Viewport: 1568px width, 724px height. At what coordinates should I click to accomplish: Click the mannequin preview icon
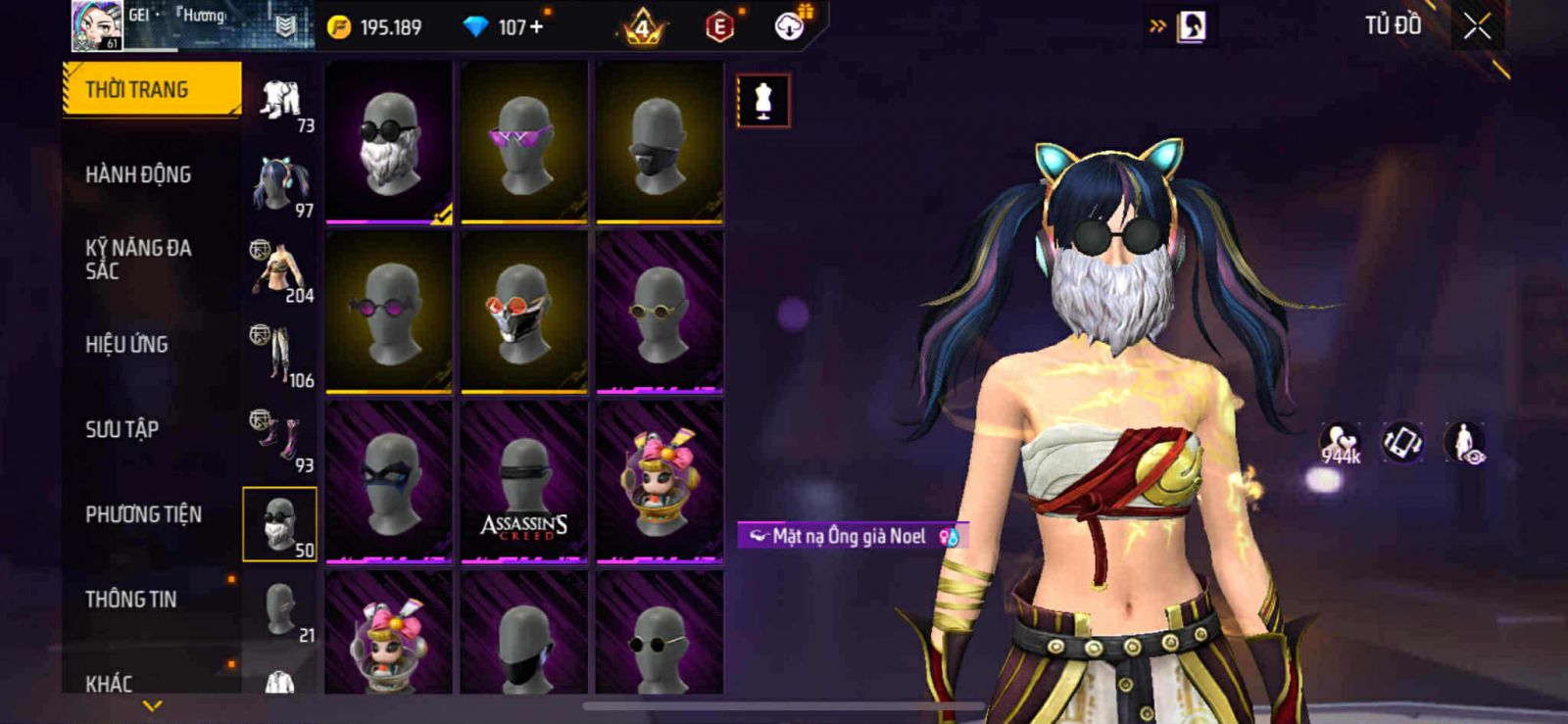click(x=763, y=101)
